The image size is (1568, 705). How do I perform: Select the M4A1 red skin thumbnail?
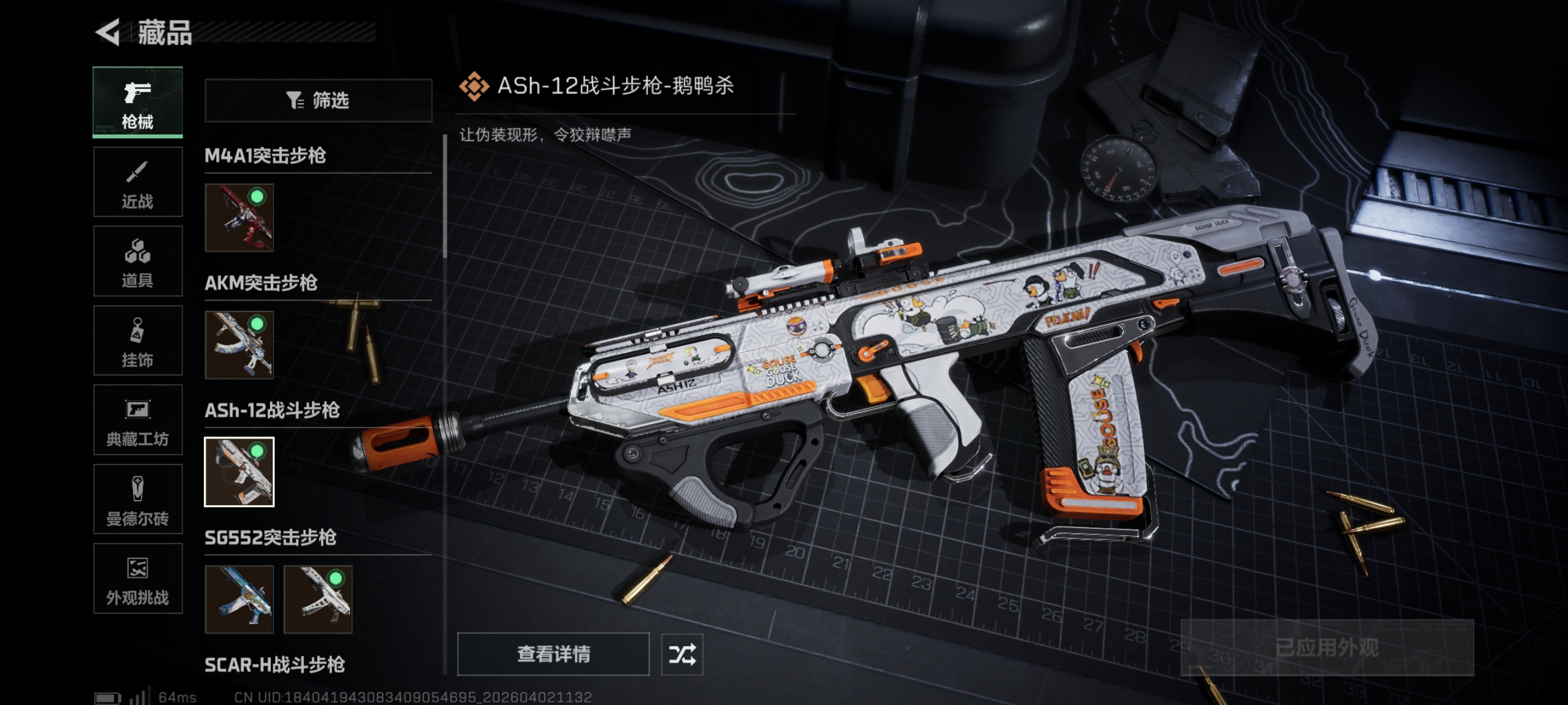pos(239,217)
